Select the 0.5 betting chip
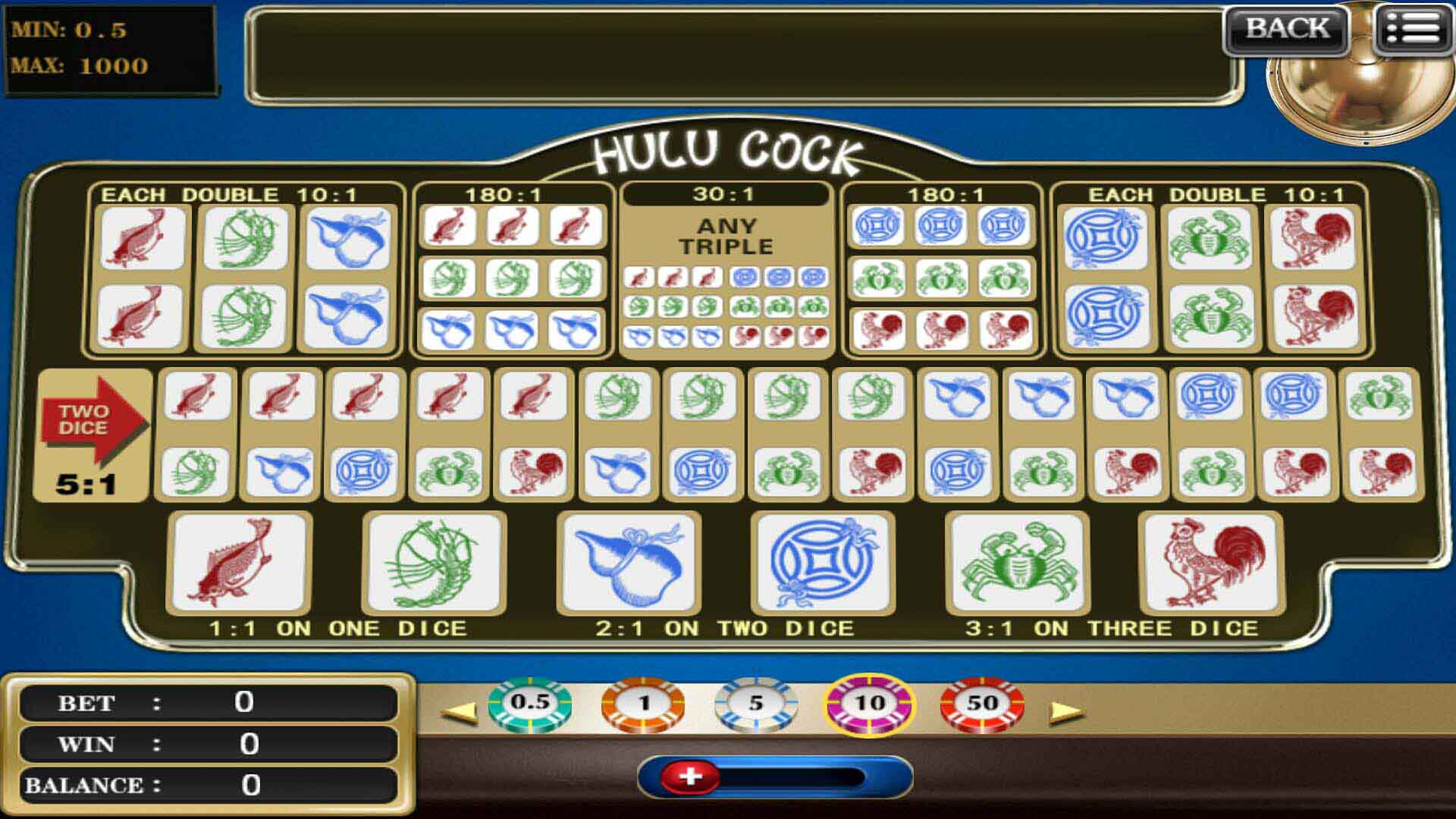1456x819 pixels. click(x=529, y=704)
